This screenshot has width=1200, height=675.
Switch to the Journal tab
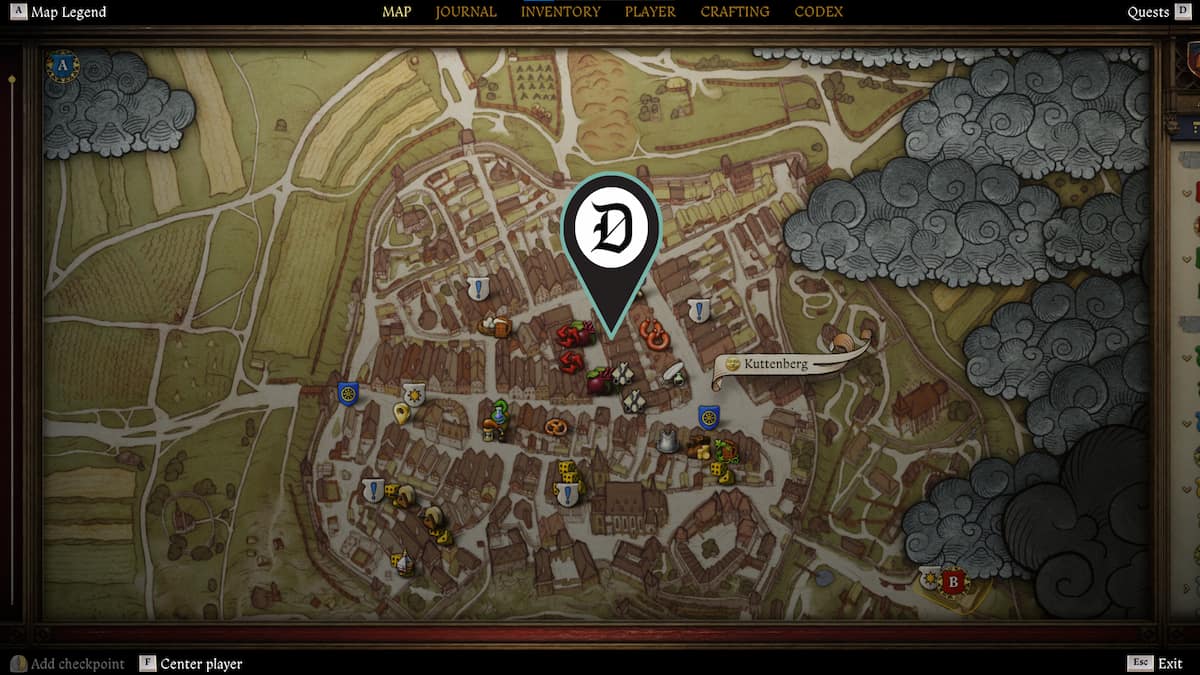pos(466,12)
